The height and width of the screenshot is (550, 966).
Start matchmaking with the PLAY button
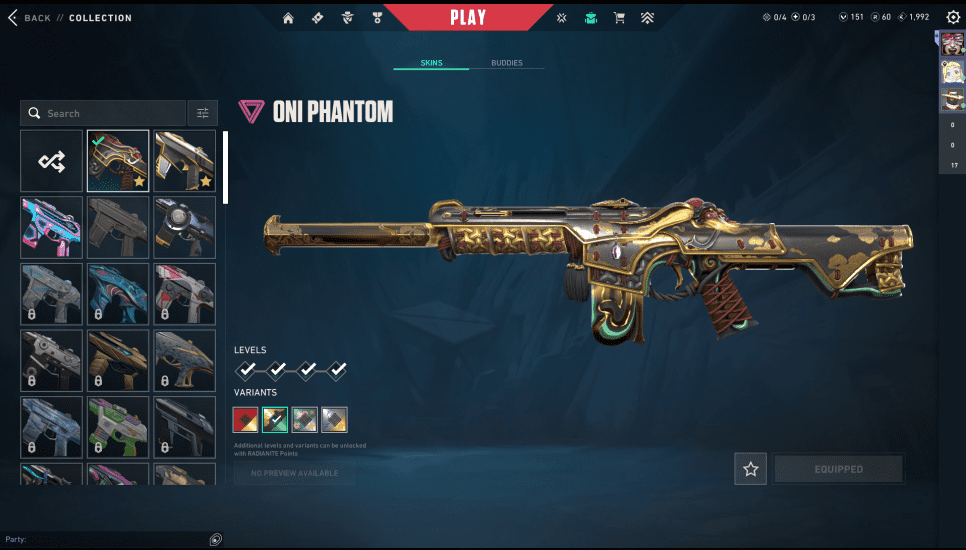pos(468,17)
